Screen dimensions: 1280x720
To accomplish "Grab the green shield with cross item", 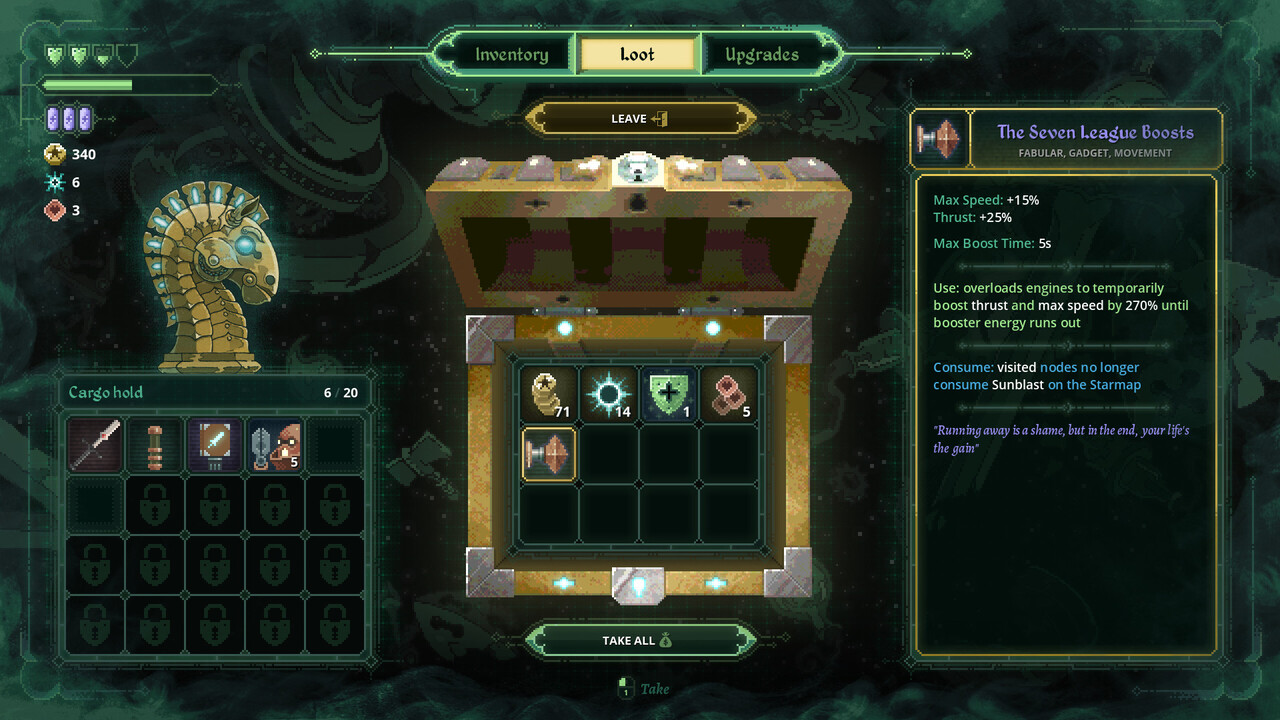I will coord(669,393).
